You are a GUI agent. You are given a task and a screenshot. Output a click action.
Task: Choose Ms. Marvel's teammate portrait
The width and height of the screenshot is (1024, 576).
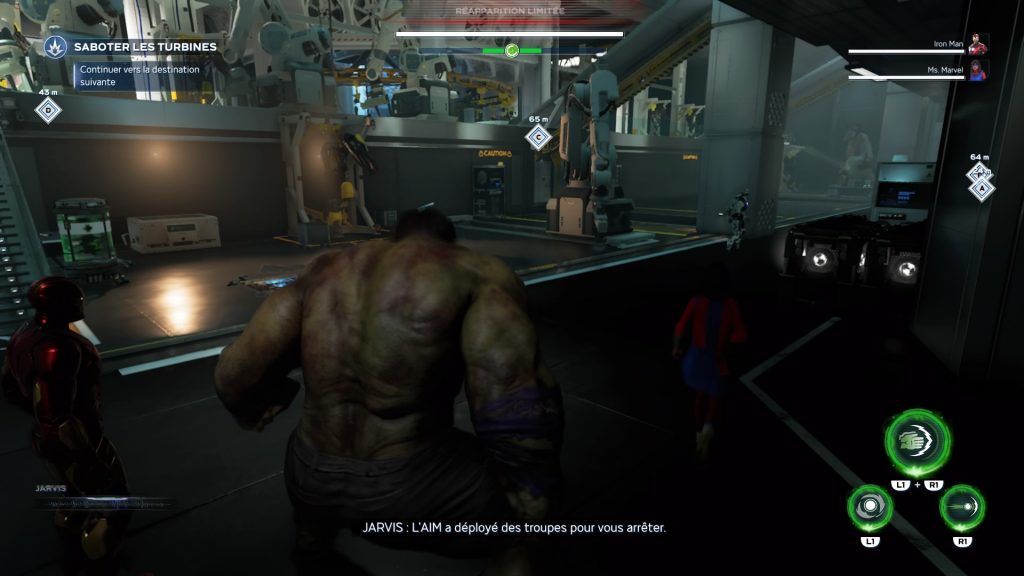coord(977,70)
